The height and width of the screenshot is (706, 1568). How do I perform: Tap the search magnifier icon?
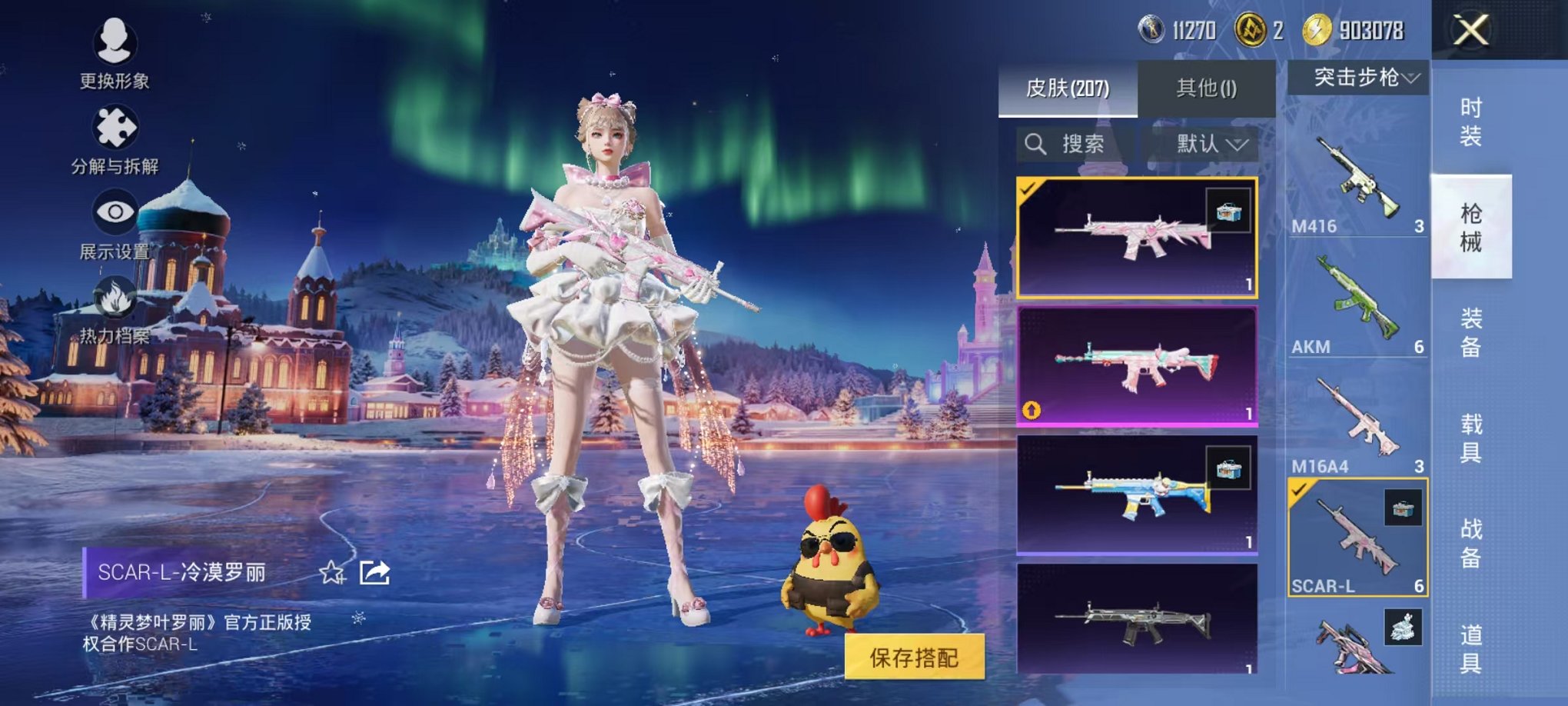[1035, 145]
